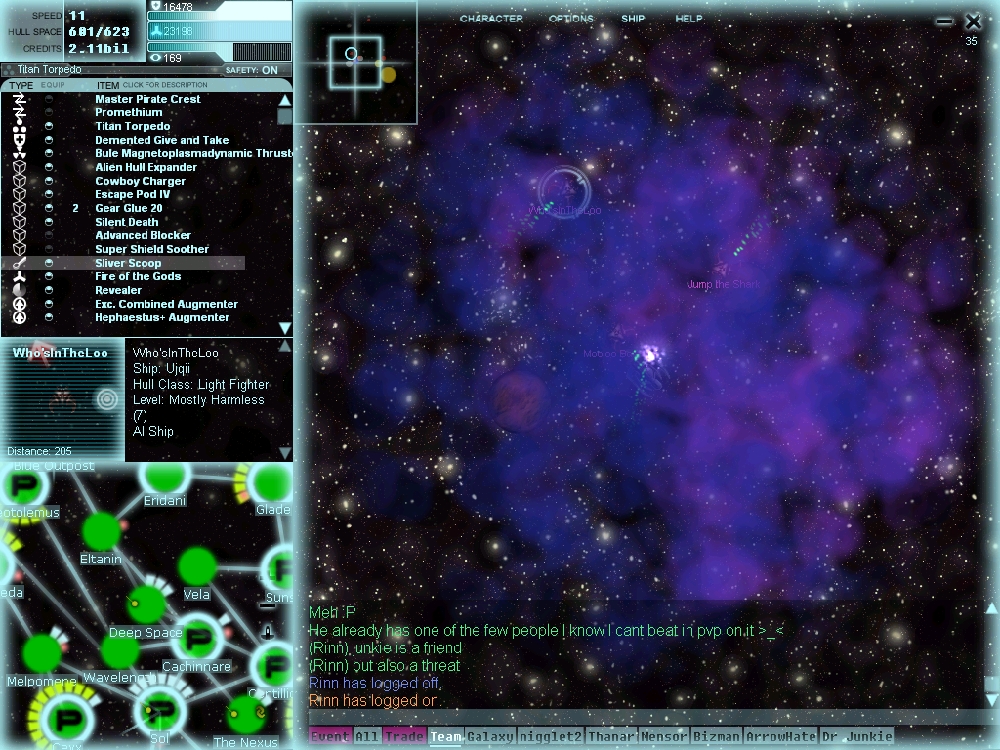
Task: Open the OPTIONS menu
Action: coord(571,19)
